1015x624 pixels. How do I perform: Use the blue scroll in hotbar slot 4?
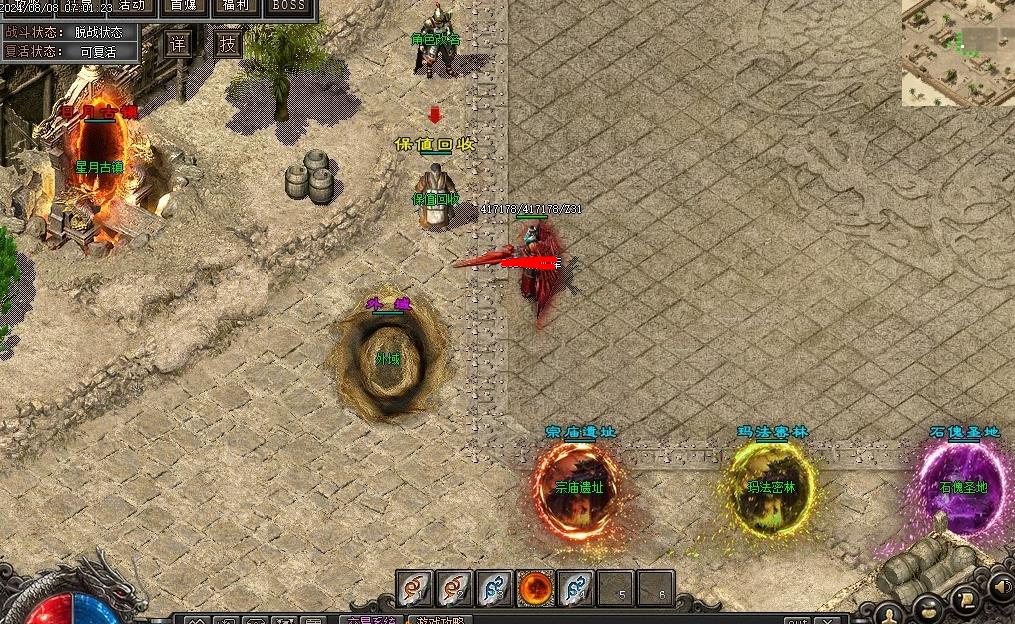click(576, 589)
